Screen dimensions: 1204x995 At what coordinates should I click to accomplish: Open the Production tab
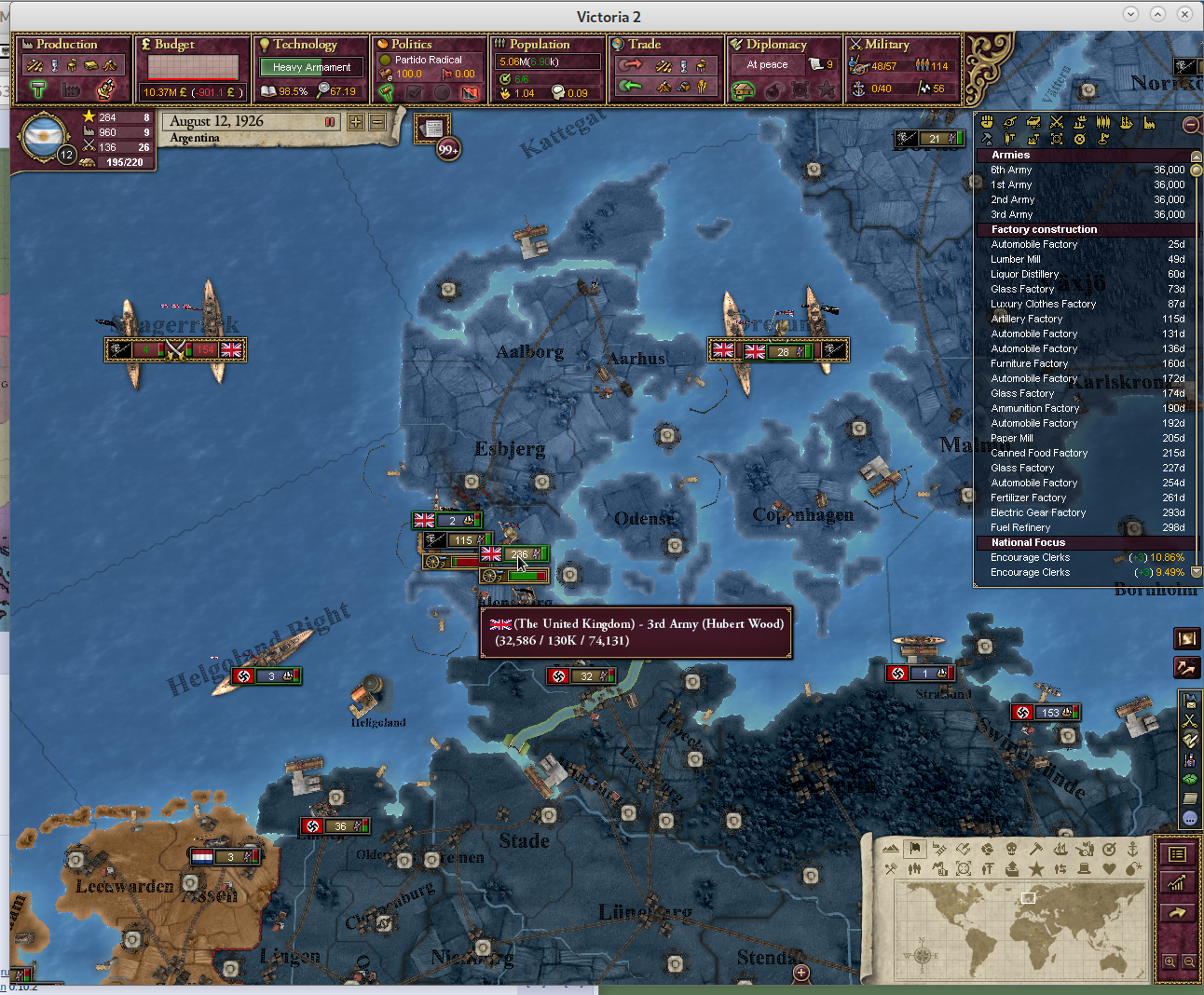pos(67,45)
